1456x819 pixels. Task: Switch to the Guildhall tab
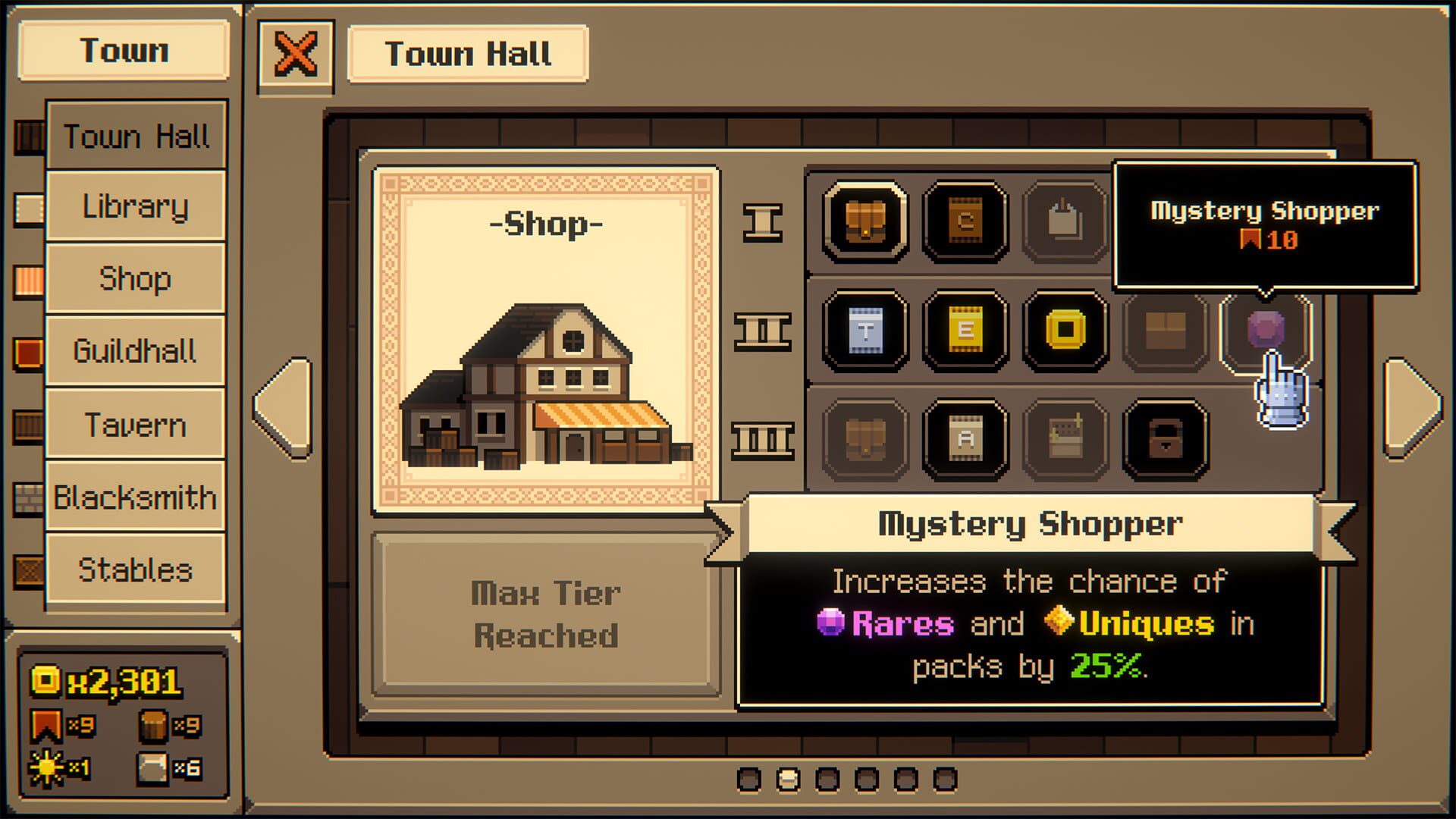[x=135, y=352]
